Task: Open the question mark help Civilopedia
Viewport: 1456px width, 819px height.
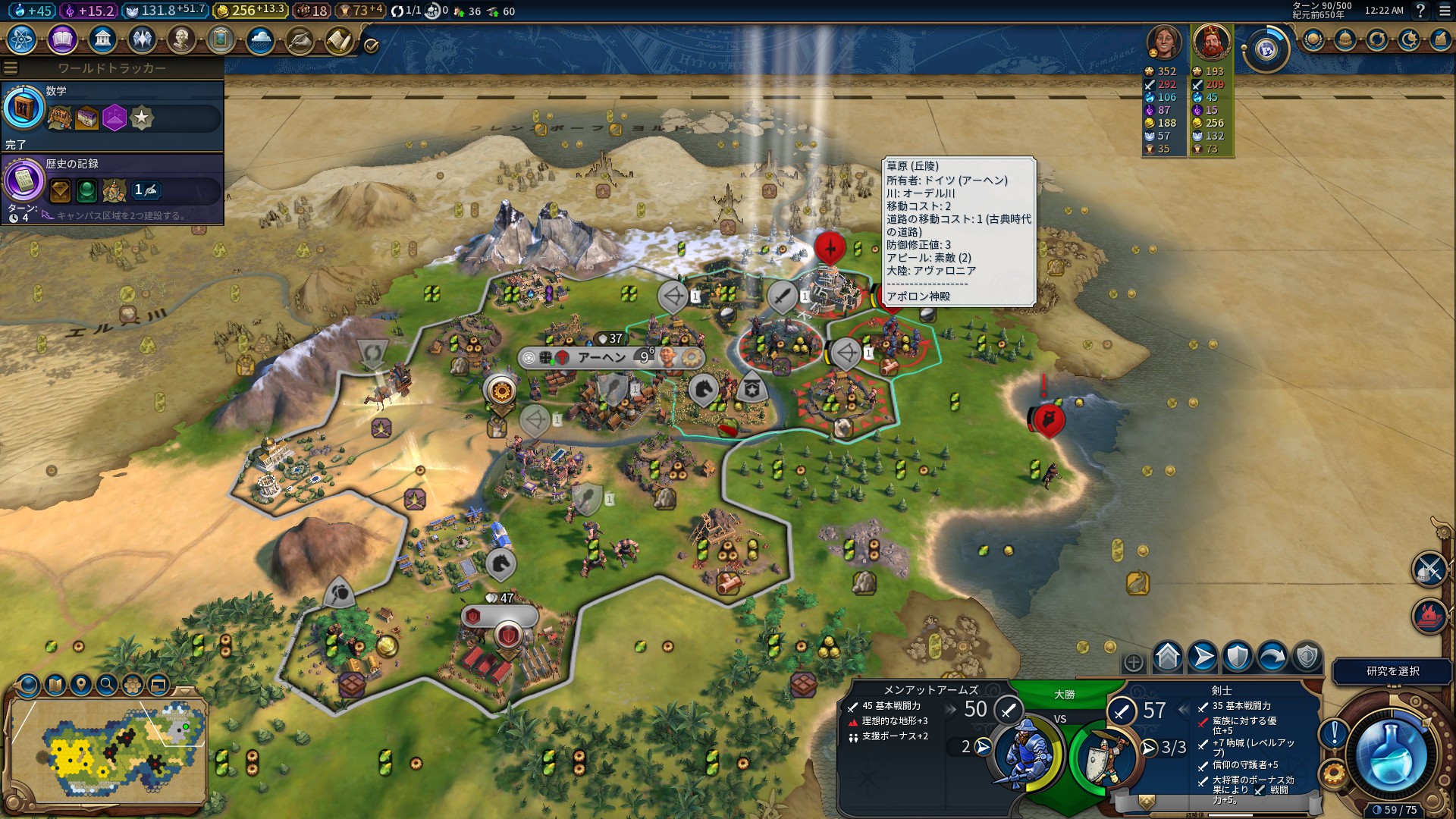Action: 1420,11
